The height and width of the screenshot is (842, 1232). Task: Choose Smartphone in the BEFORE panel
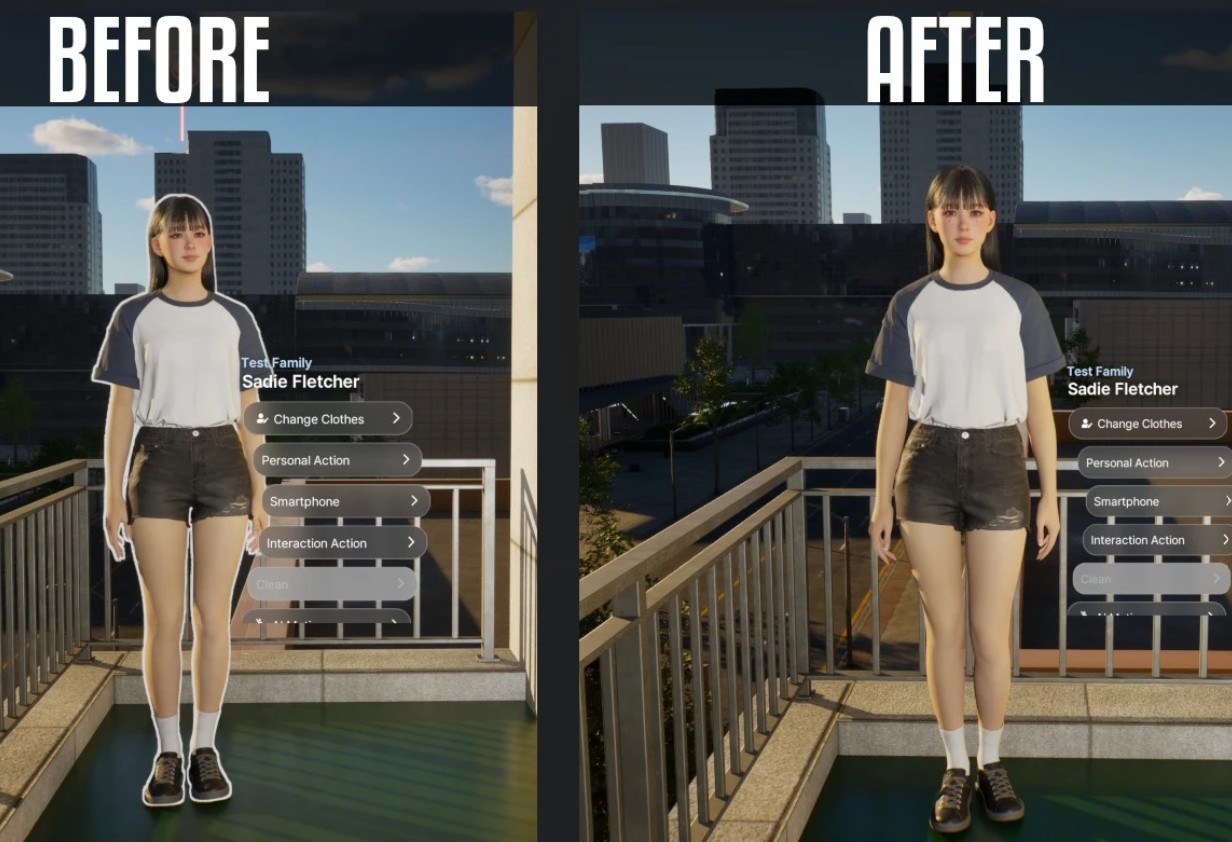pyautogui.click(x=346, y=501)
